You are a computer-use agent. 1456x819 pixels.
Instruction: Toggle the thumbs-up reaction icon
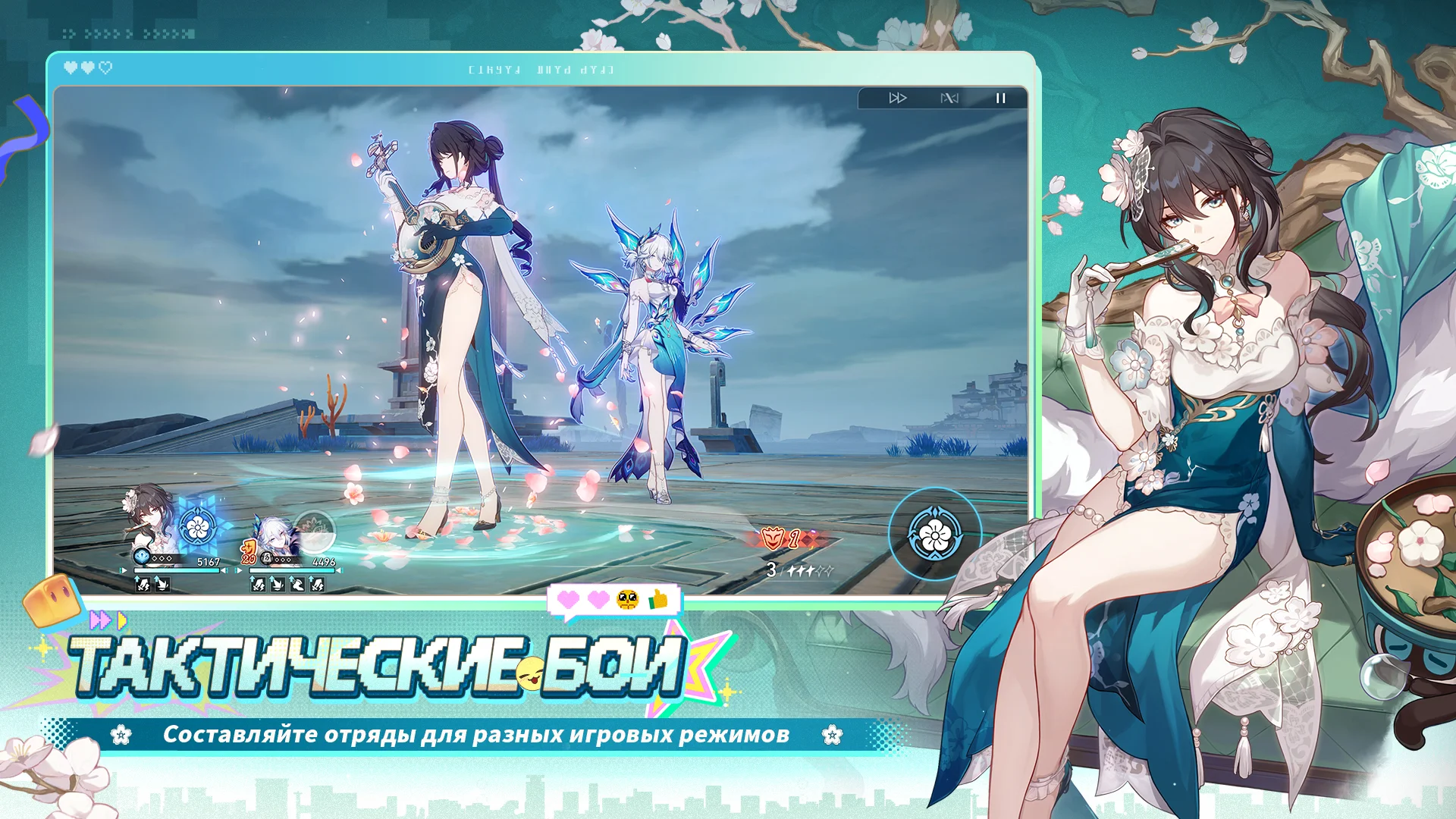658,599
